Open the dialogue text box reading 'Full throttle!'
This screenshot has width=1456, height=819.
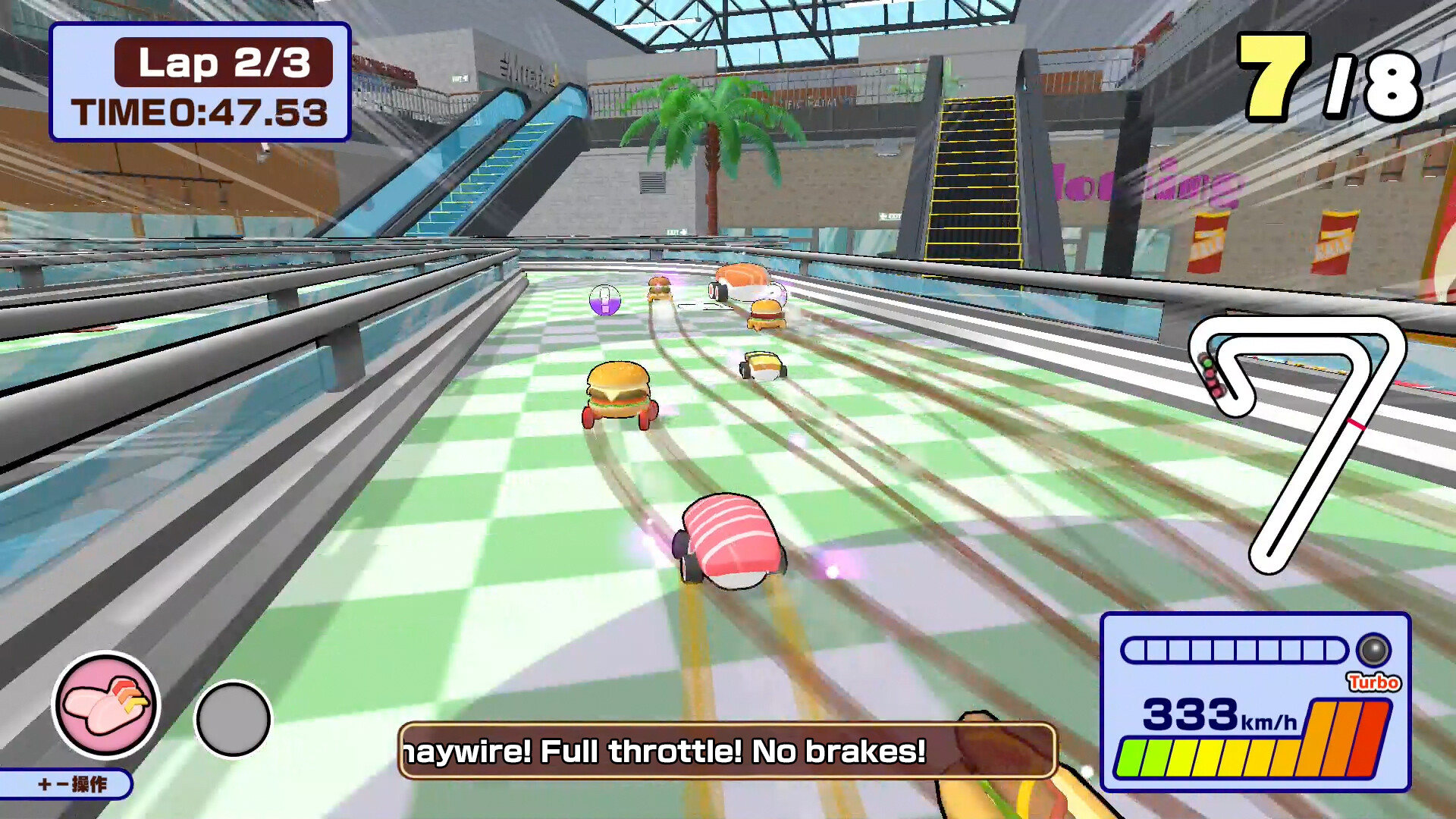pyautogui.click(x=728, y=752)
